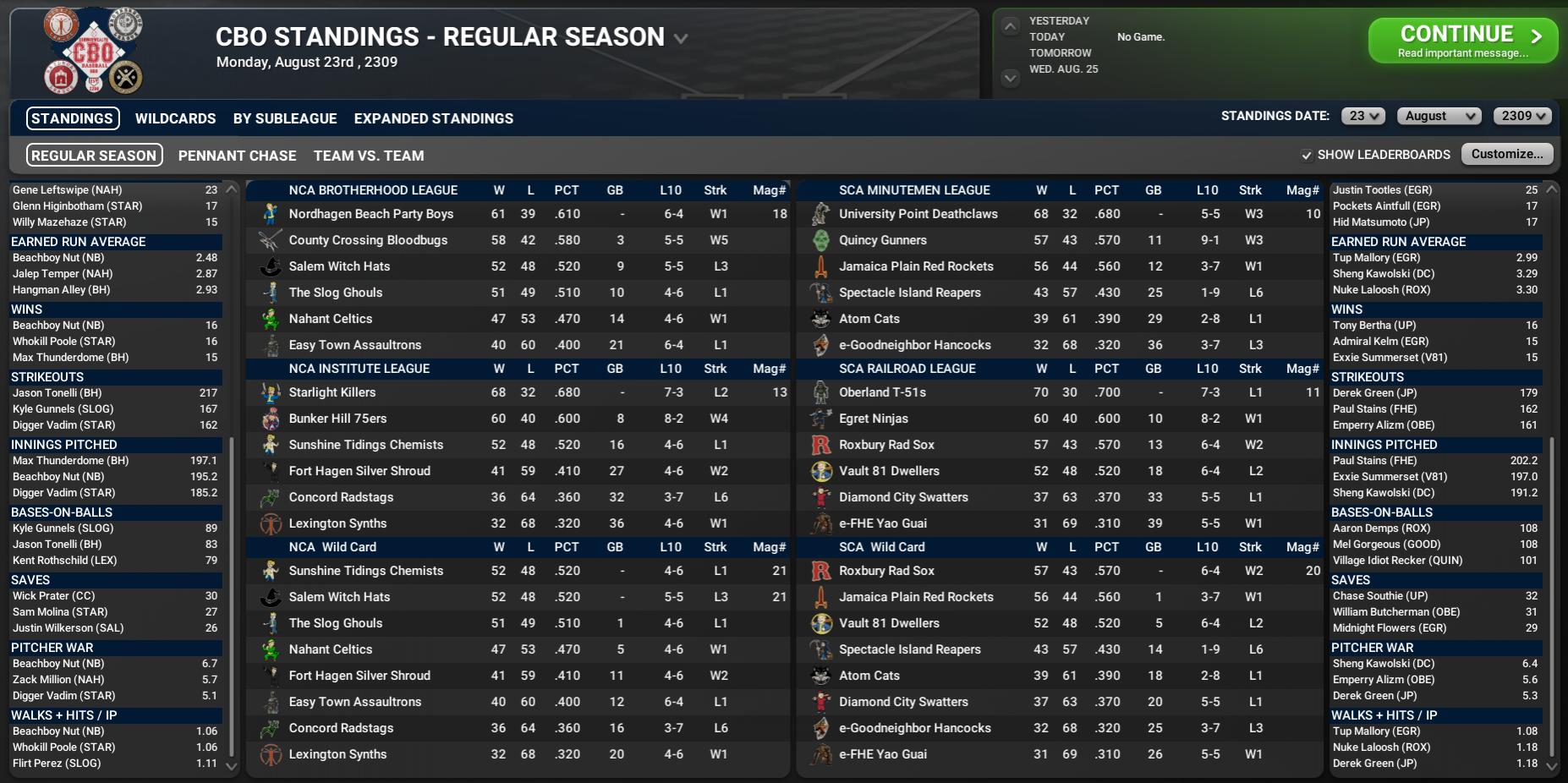The width and height of the screenshot is (1568, 783).
Task: Select the Pennant Chase view
Action: click(x=237, y=156)
